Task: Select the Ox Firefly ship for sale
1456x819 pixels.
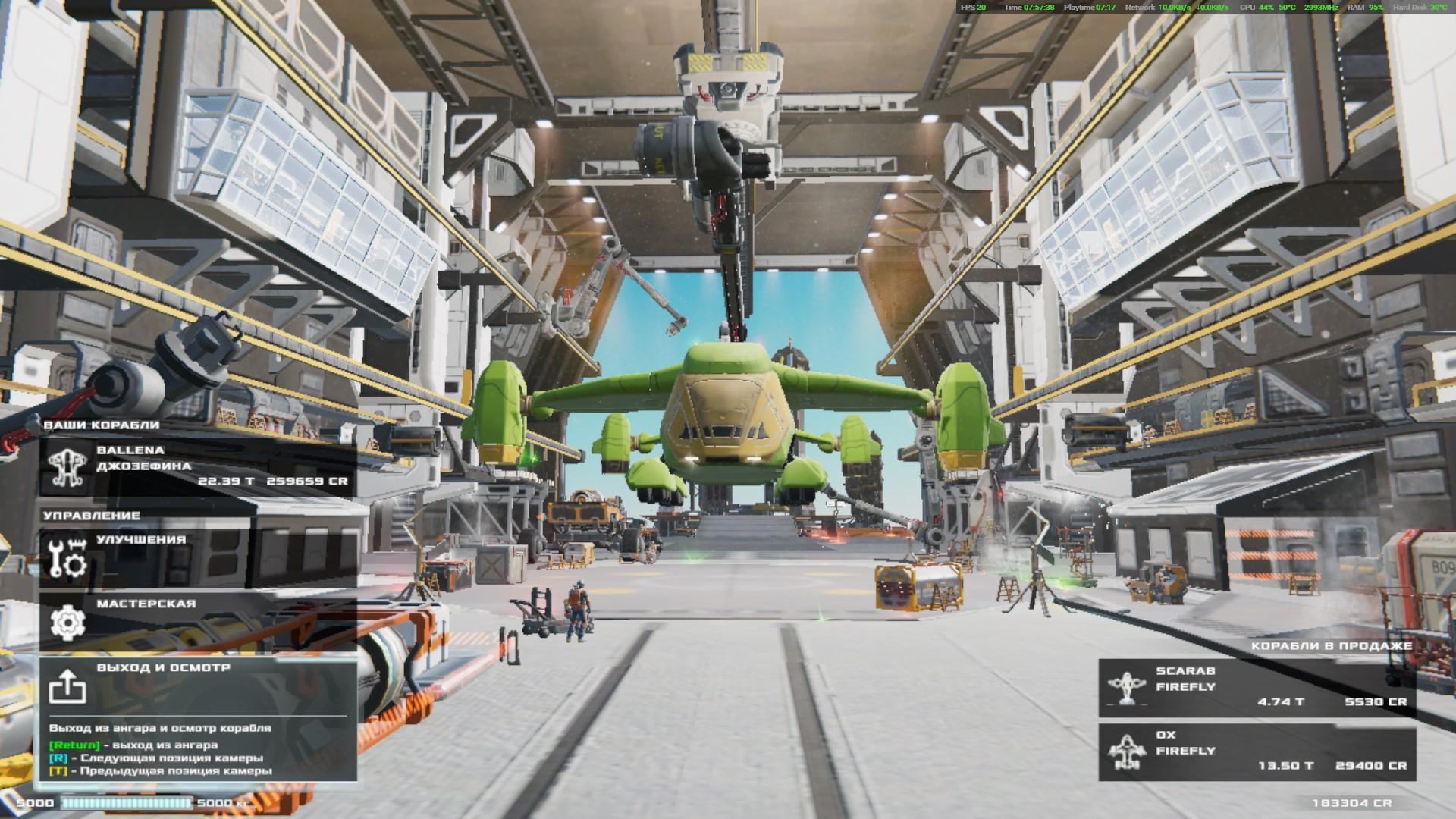Action: tap(1257, 751)
